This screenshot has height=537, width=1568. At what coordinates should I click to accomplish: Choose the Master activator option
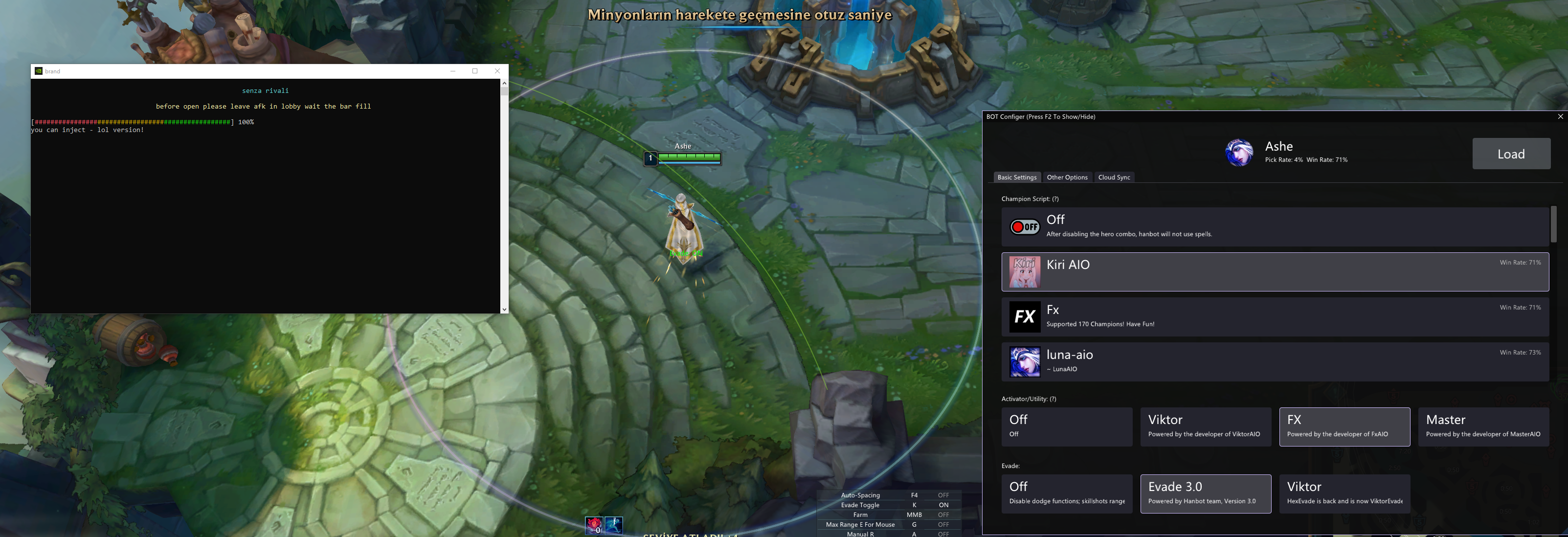pyautogui.click(x=1483, y=426)
